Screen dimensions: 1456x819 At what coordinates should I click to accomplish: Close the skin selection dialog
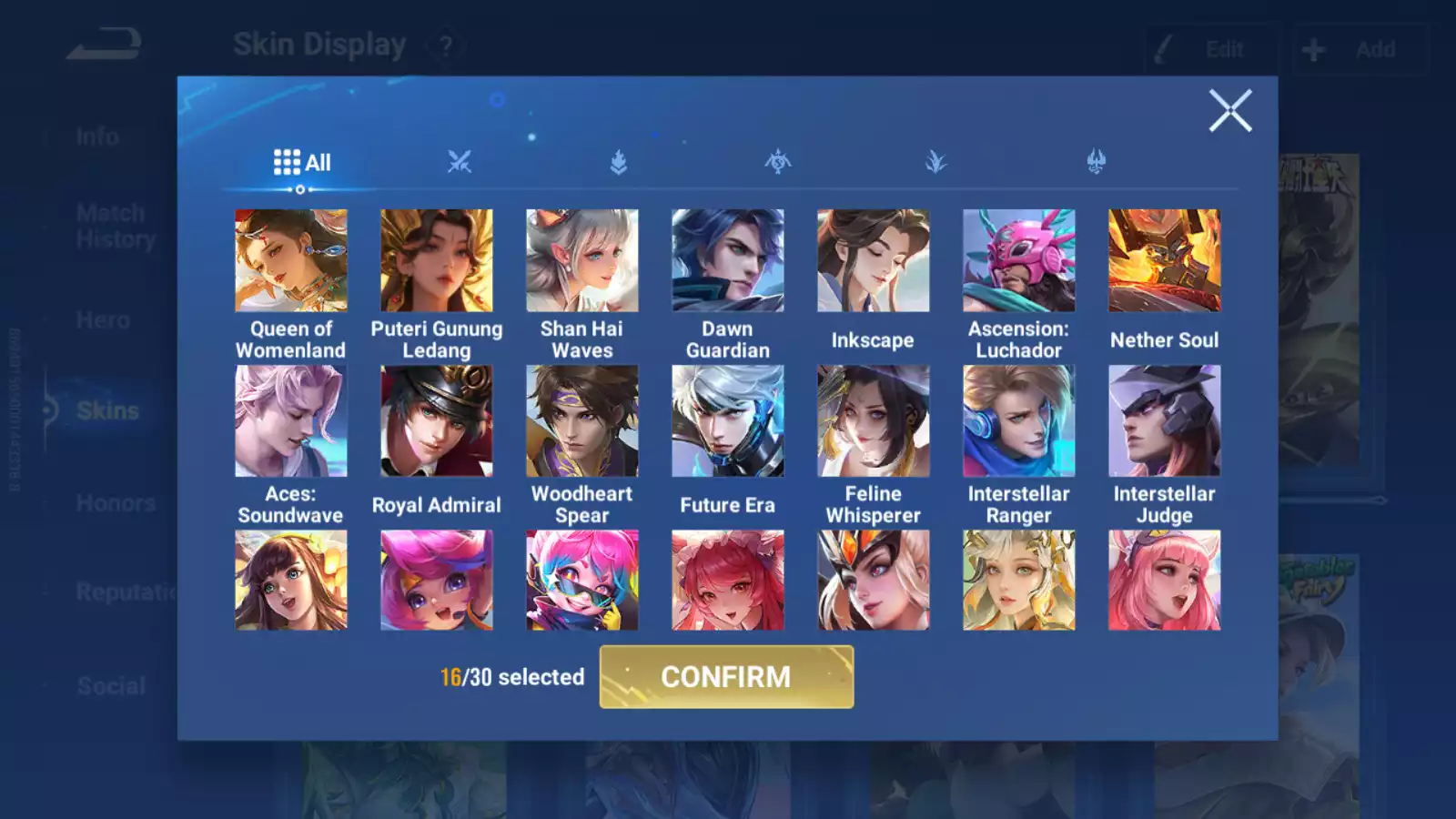click(x=1230, y=111)
